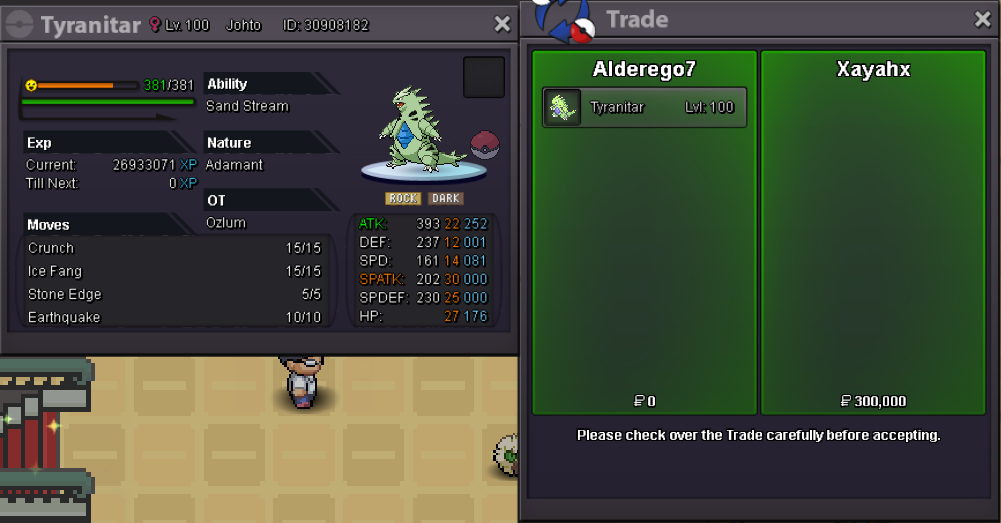
Task: Select Tyranitar in Alderego7's trade offer
Action: (x=644, y=107)
